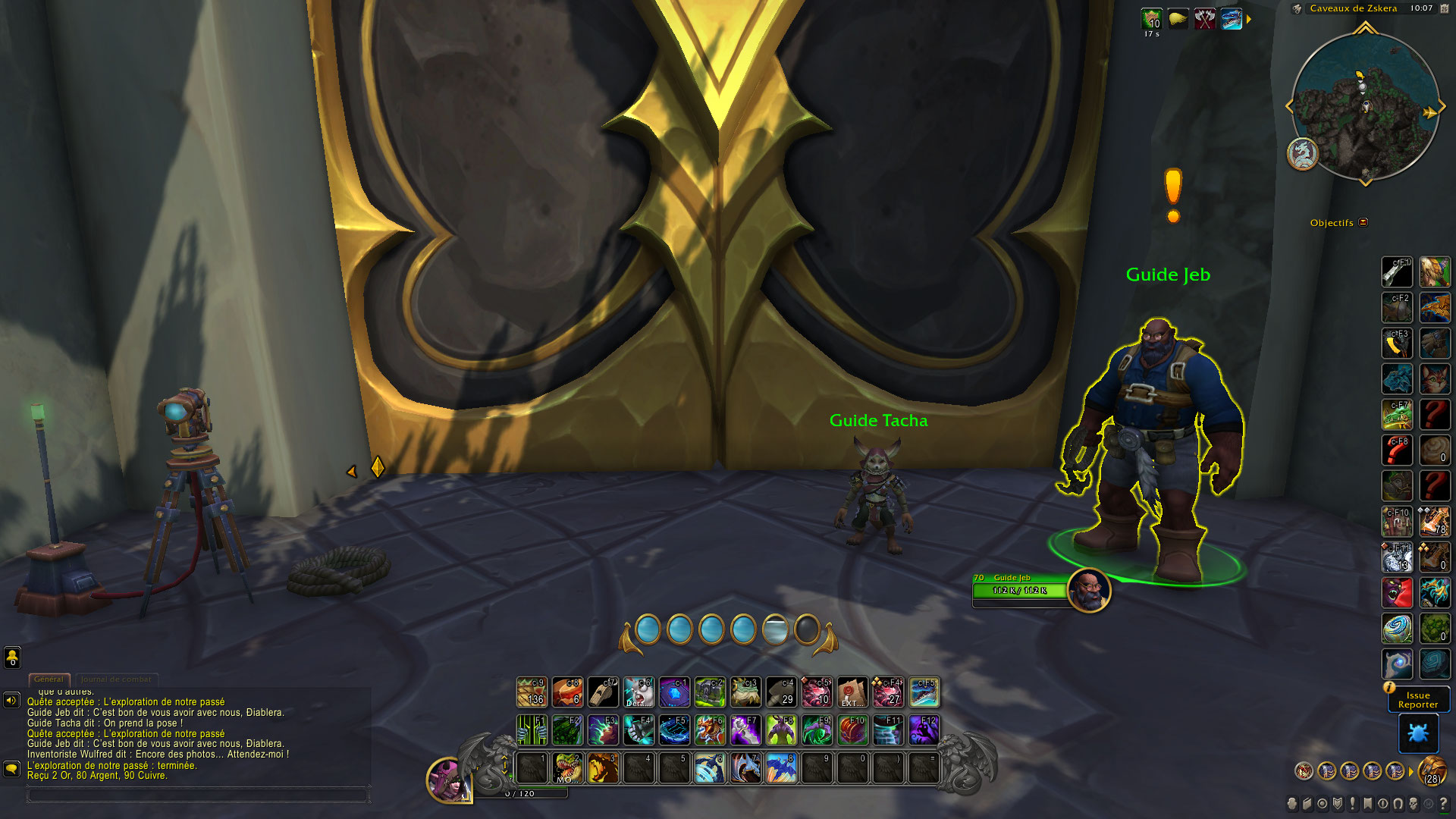
Task: Open the calendar button beside the clock
Action: click(1445, 8)
